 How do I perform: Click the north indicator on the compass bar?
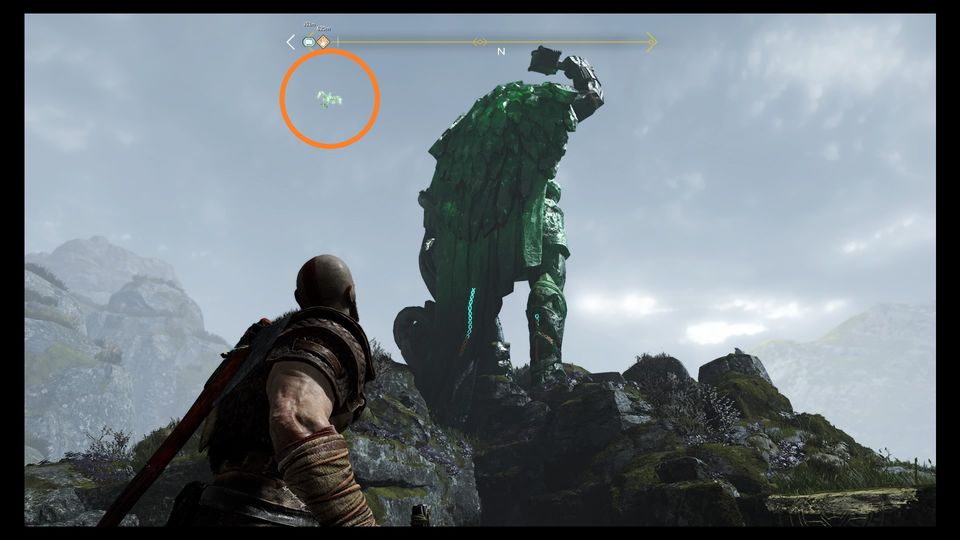coord(500,51)
